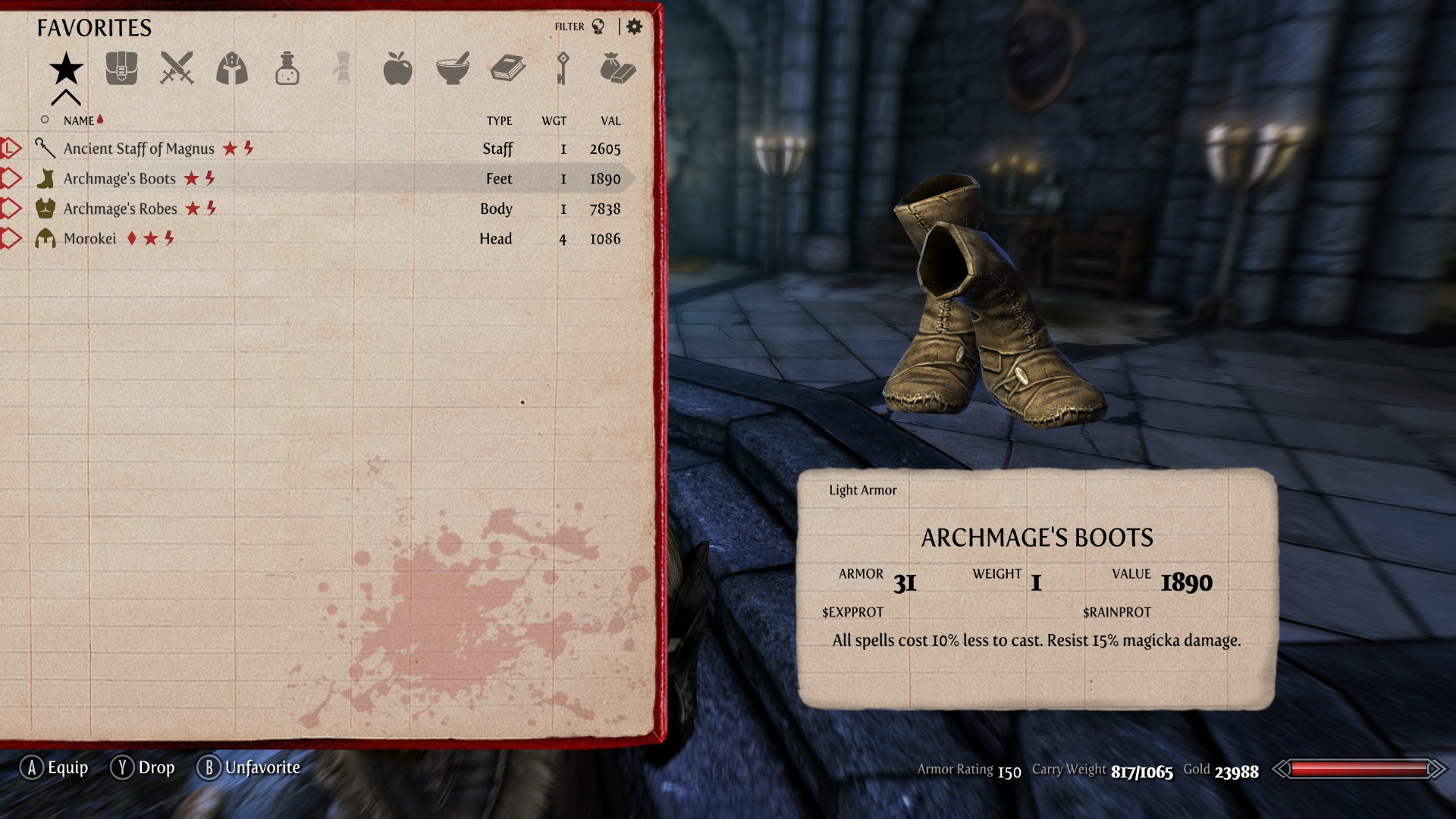Switch to the backpack all-items tab

tap(121, 69)
